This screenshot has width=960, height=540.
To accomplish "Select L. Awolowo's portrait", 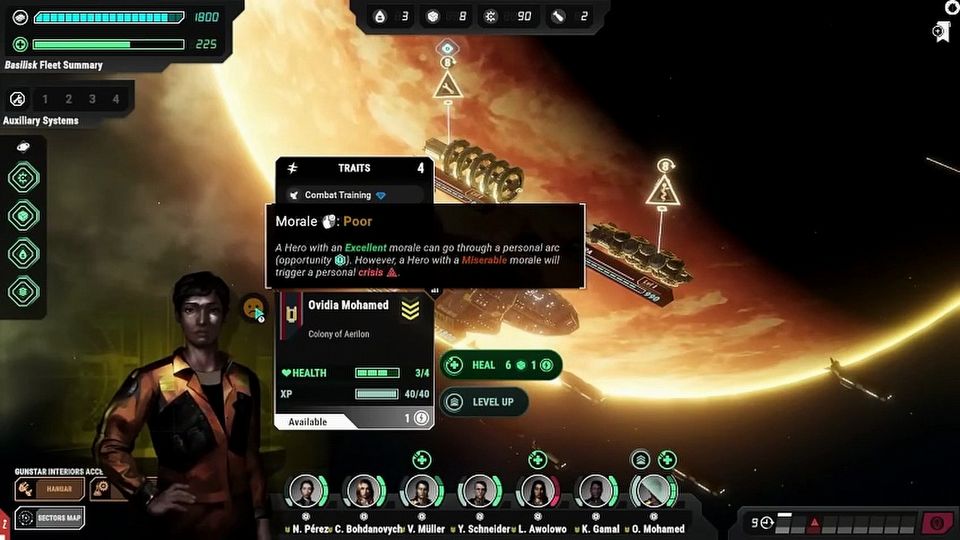I will click(x=537, y=492).
